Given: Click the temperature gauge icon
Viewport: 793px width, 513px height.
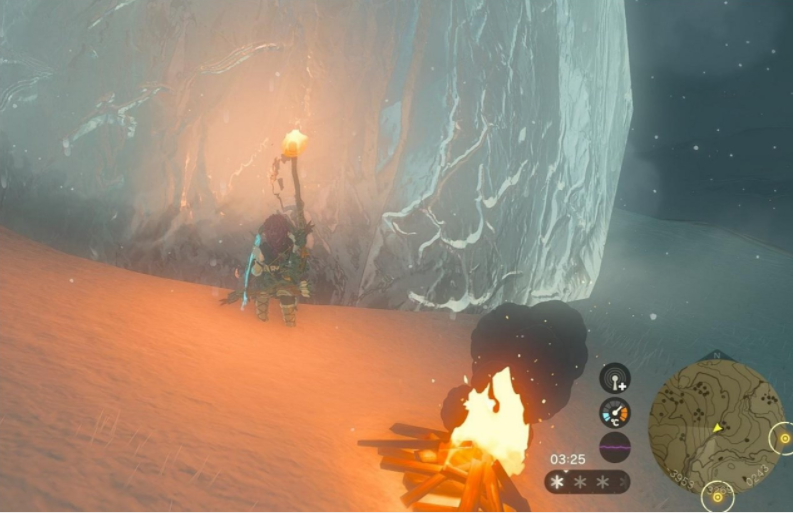Looking at the screenshot, I should tap(615, 412).
